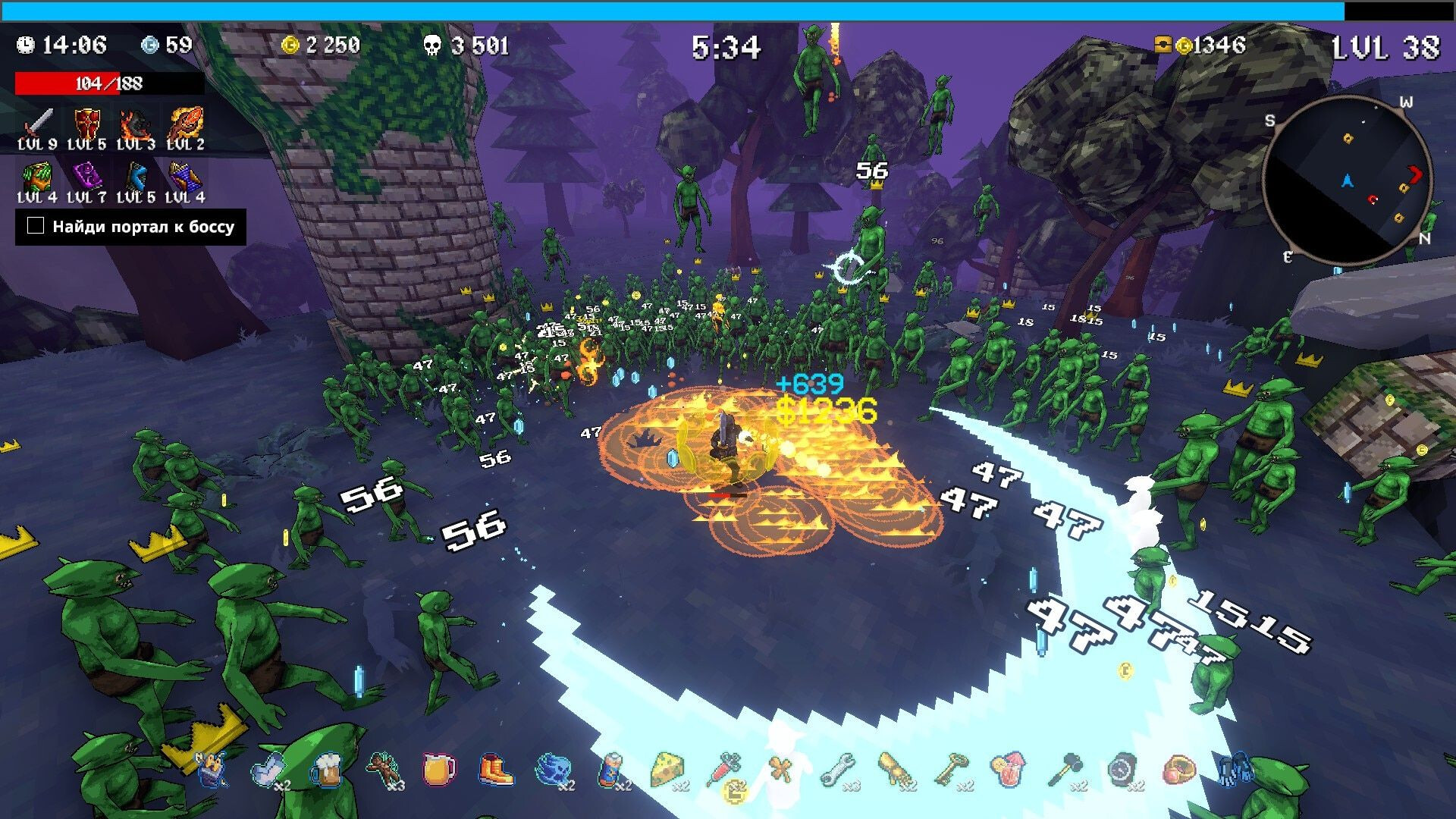Click the cheese wedge item
This screenshot has height=819, width=1456.
[x=667, y=770]
